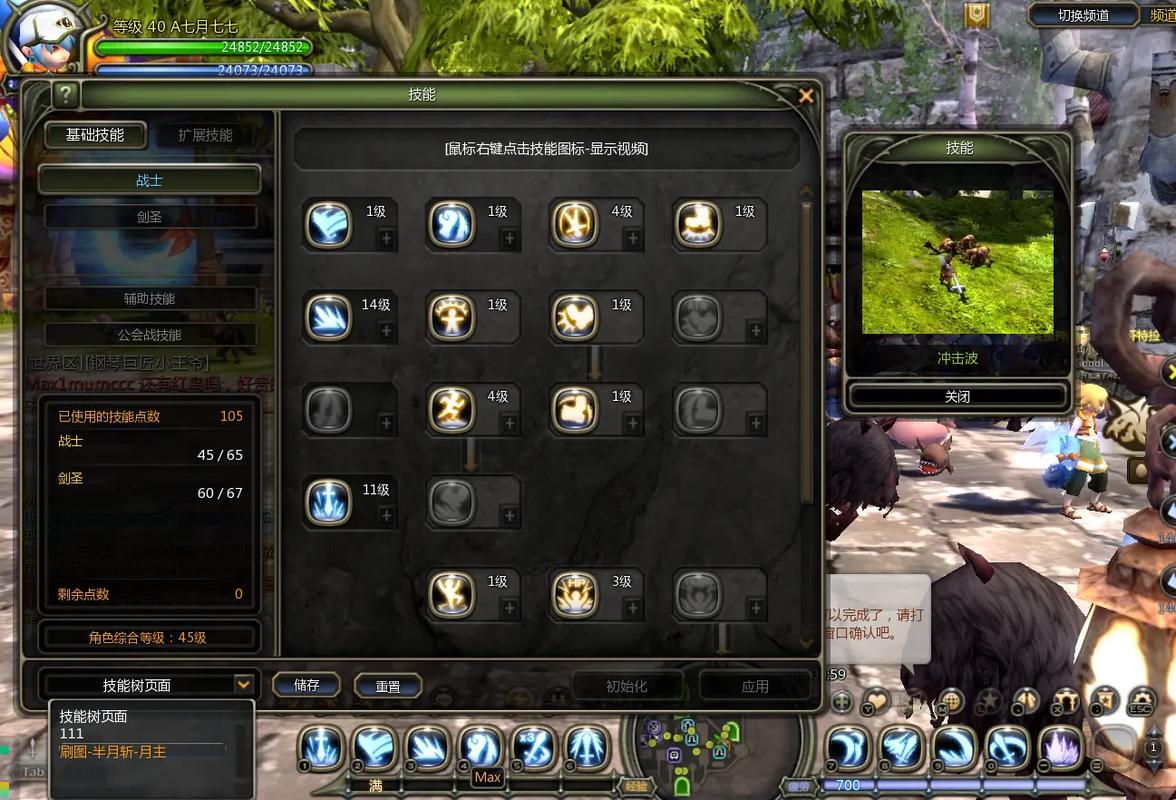Select the 3级 HP skill icon
The image size is (1176, 800).
575,595
